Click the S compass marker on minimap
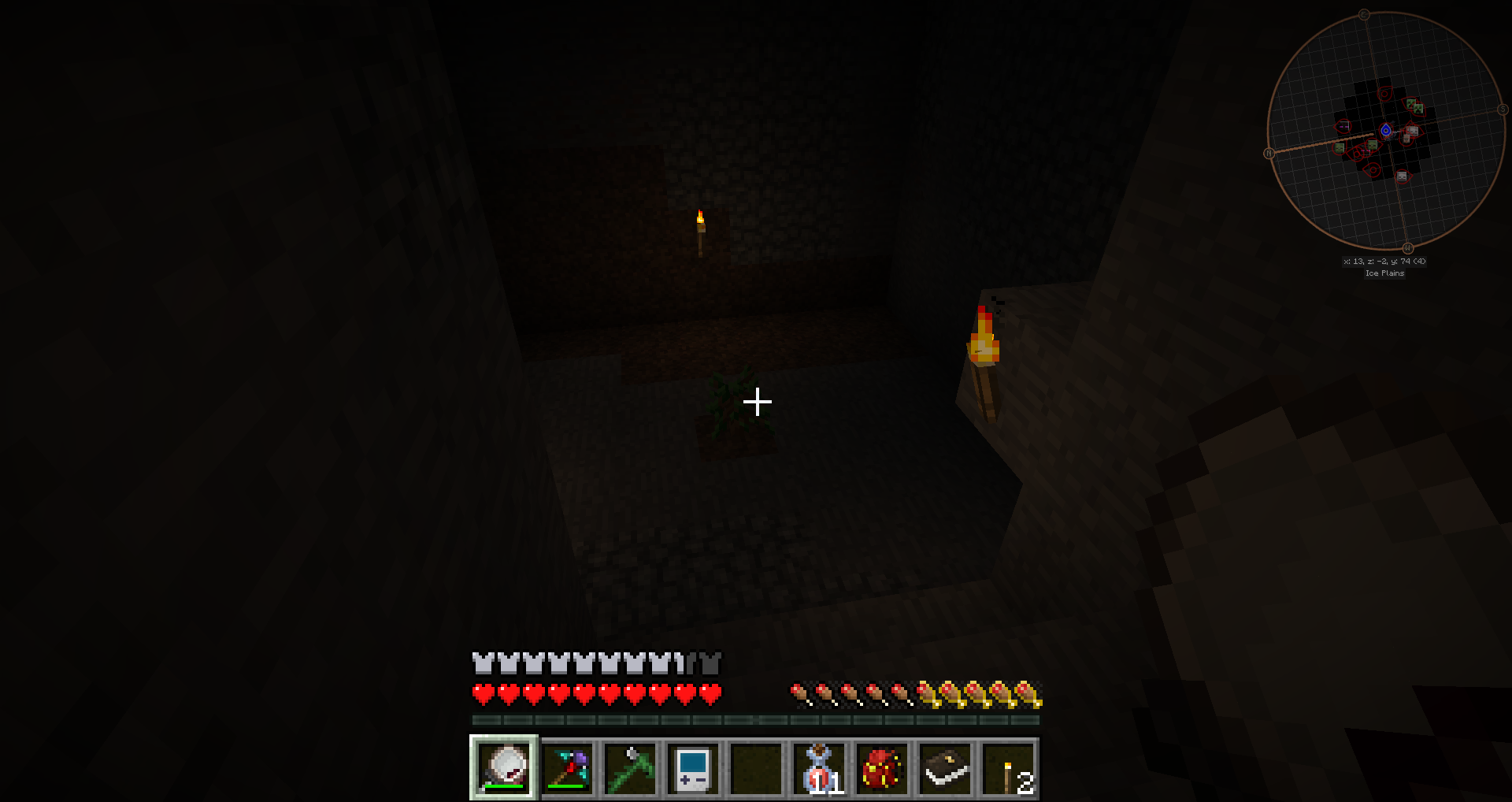Screen dimensions: 1512x802 1503,110
